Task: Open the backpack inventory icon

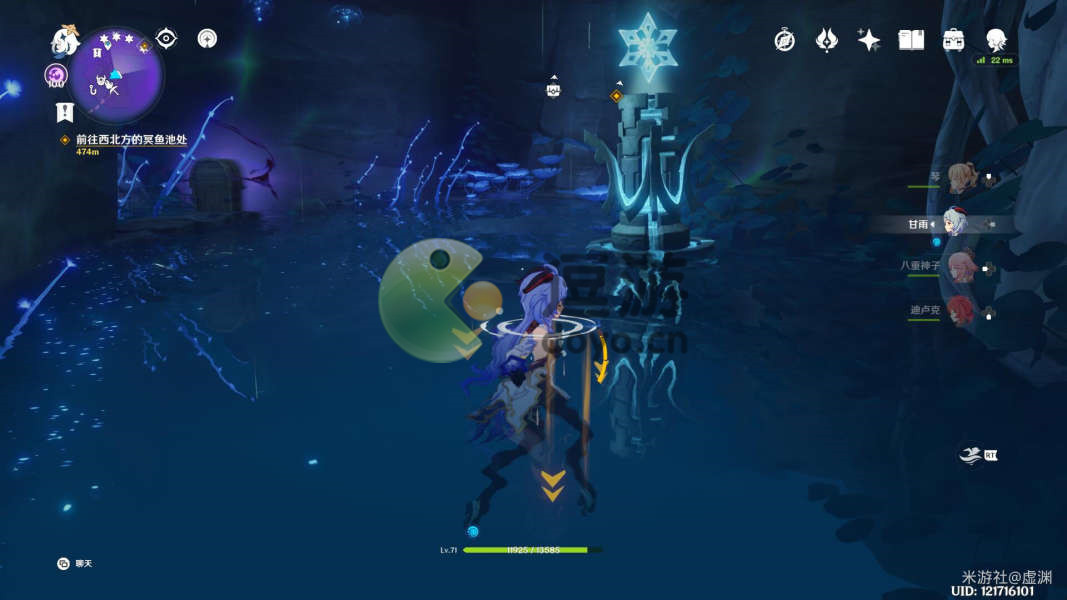Action: point(953,40)
